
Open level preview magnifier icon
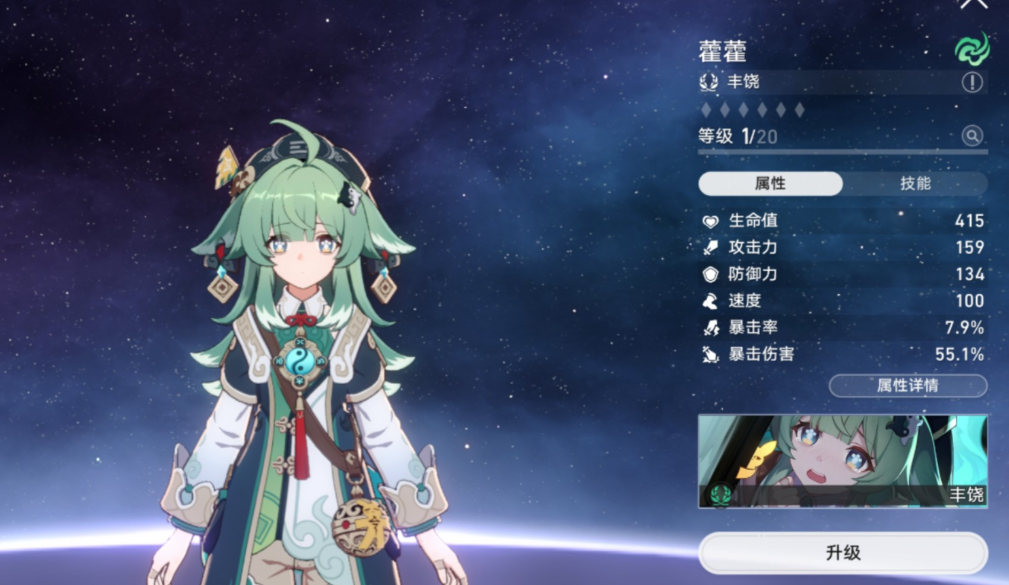[972, 136]
